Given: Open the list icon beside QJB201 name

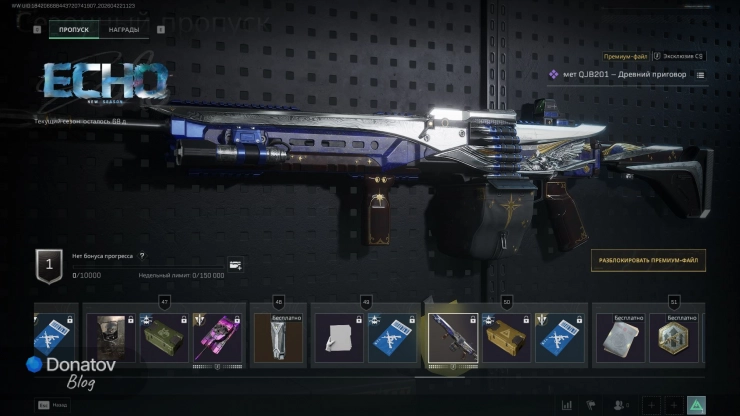Looking at the screenshot, I should point(700,75).
